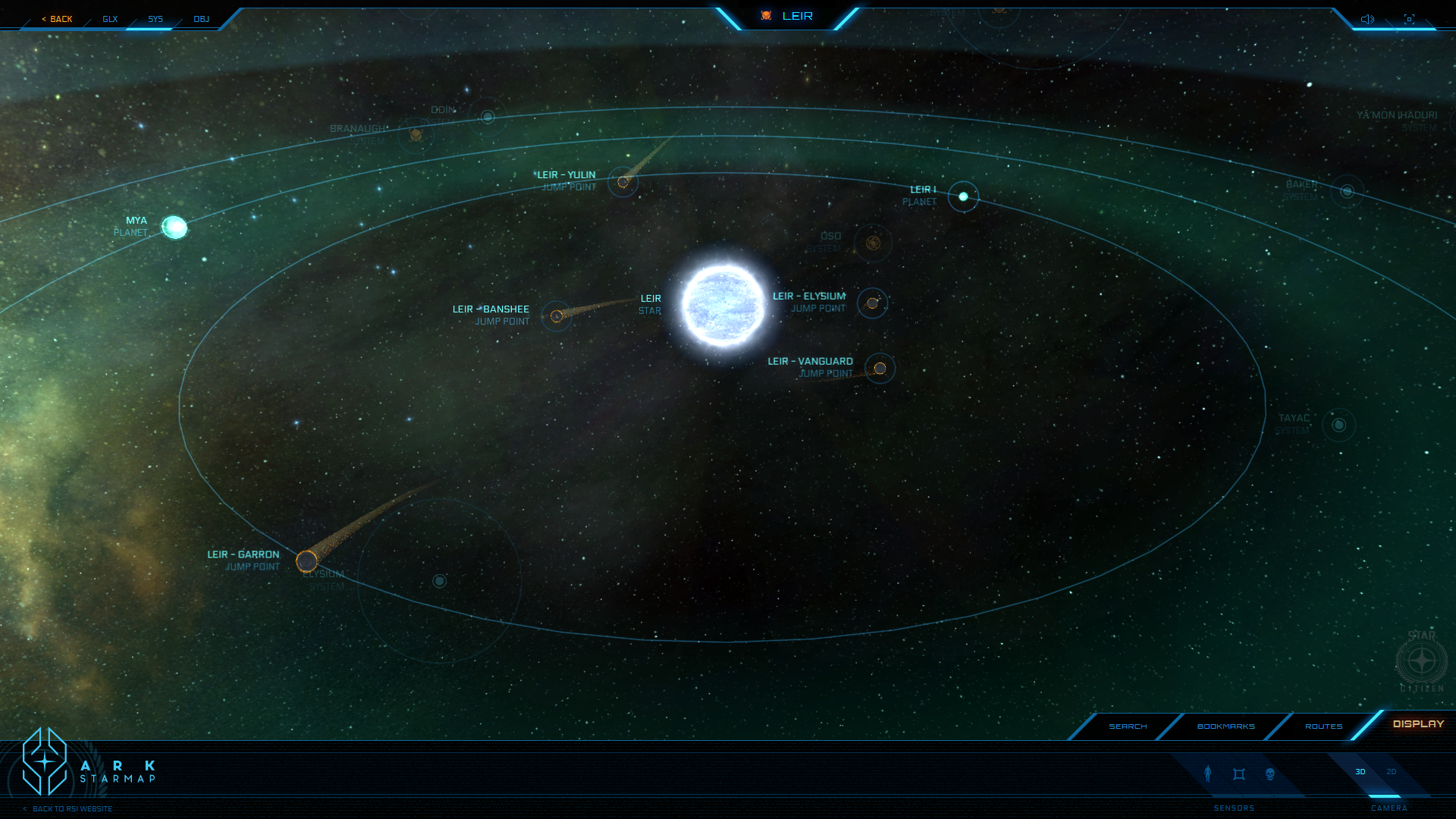The image size is (1456, 819).
Task: Toggle the sound speaker icon
Action: [1367, 19]
